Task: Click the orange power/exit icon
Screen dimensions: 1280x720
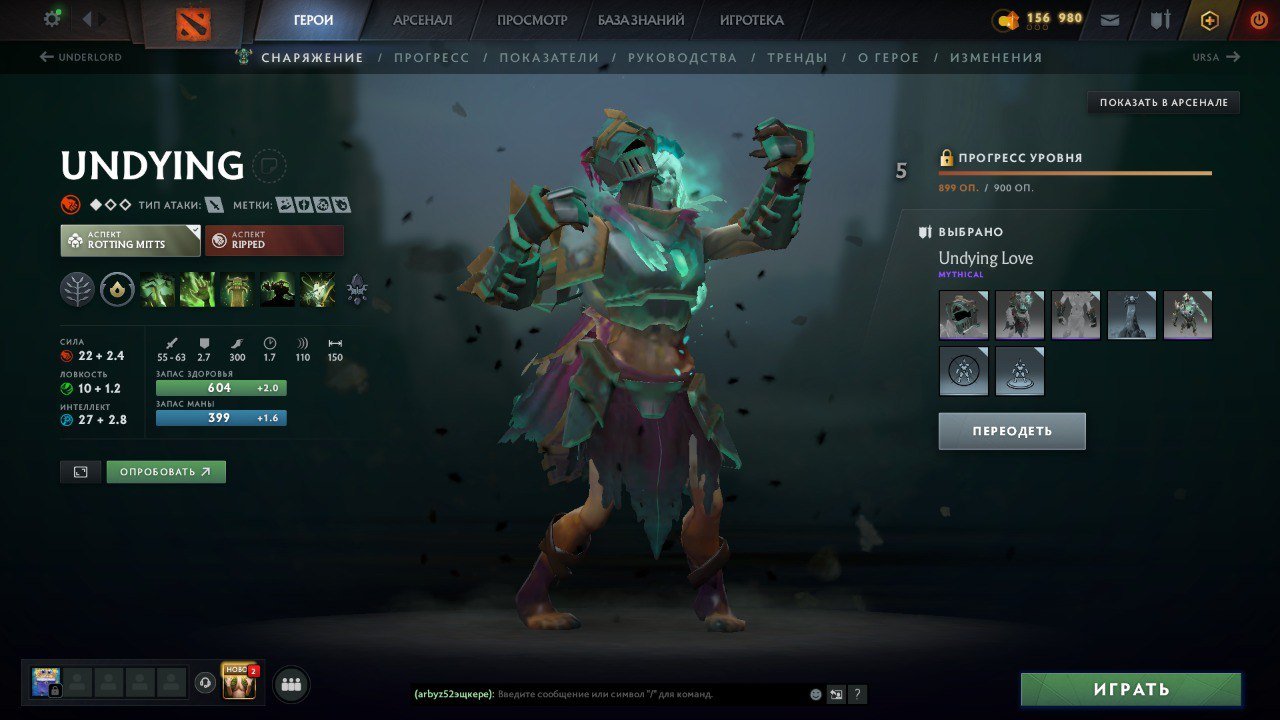Action: click(1258, 18)
